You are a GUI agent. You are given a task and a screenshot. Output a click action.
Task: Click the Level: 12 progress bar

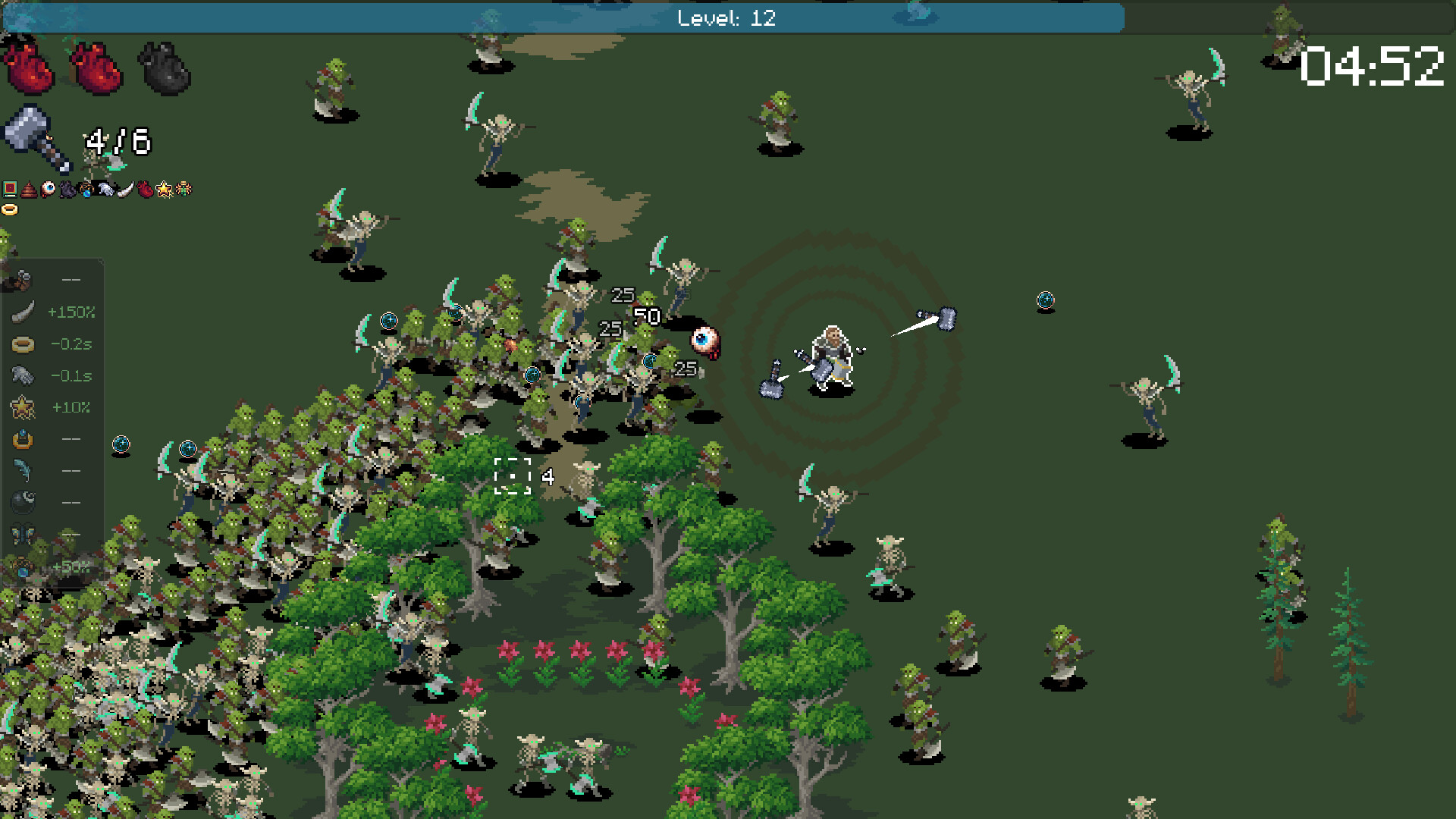[728, 19]
